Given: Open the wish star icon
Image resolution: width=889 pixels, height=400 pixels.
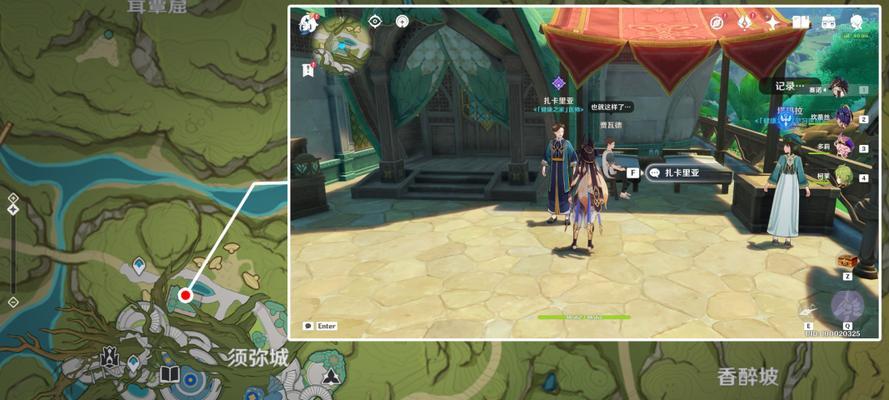Looking at the screenshot, I should point(773,22).
